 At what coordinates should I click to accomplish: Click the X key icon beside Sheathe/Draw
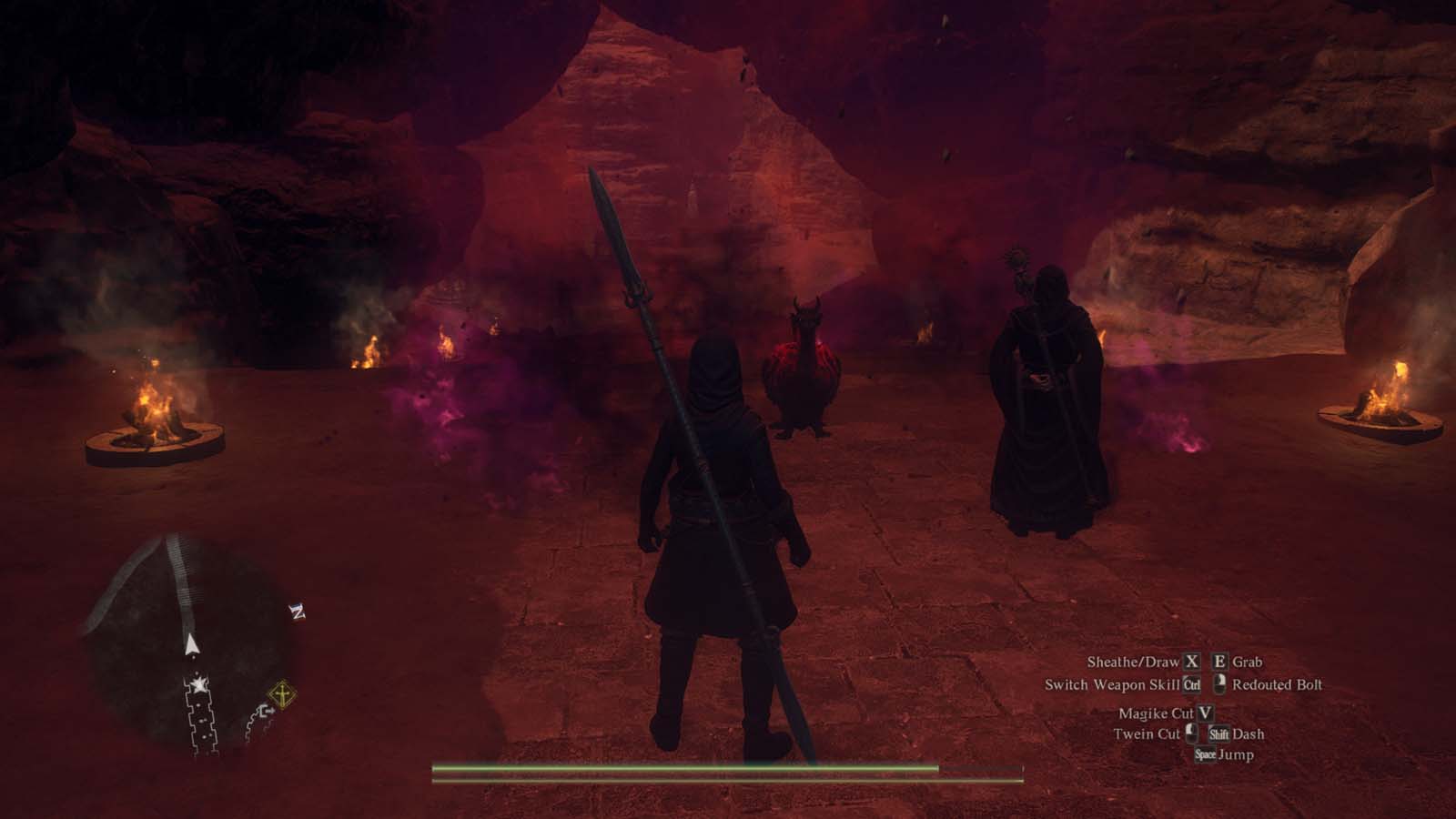coord(1191,662)
